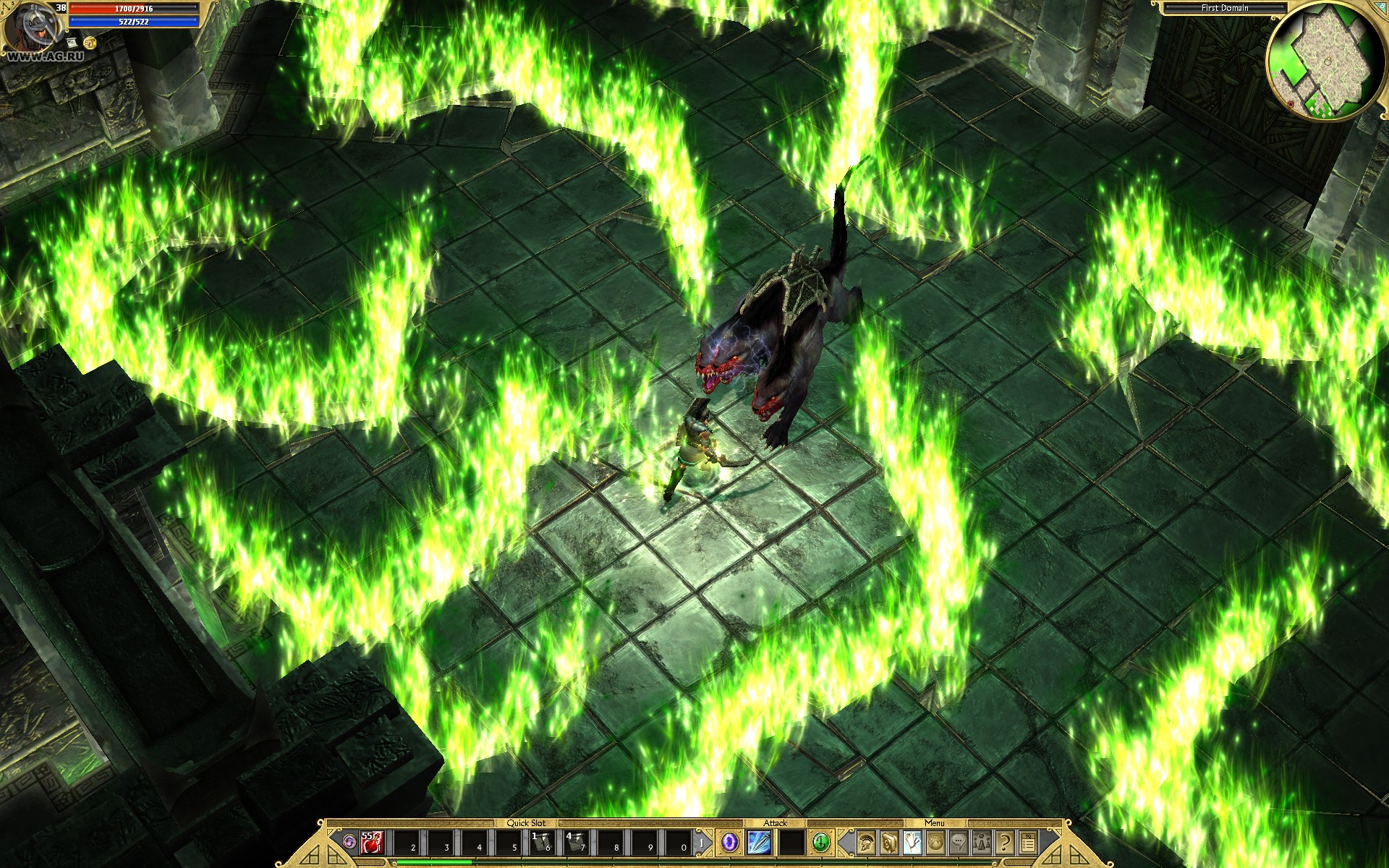
Task: Click the Quick Slot bar label
Action: (526, 822)
